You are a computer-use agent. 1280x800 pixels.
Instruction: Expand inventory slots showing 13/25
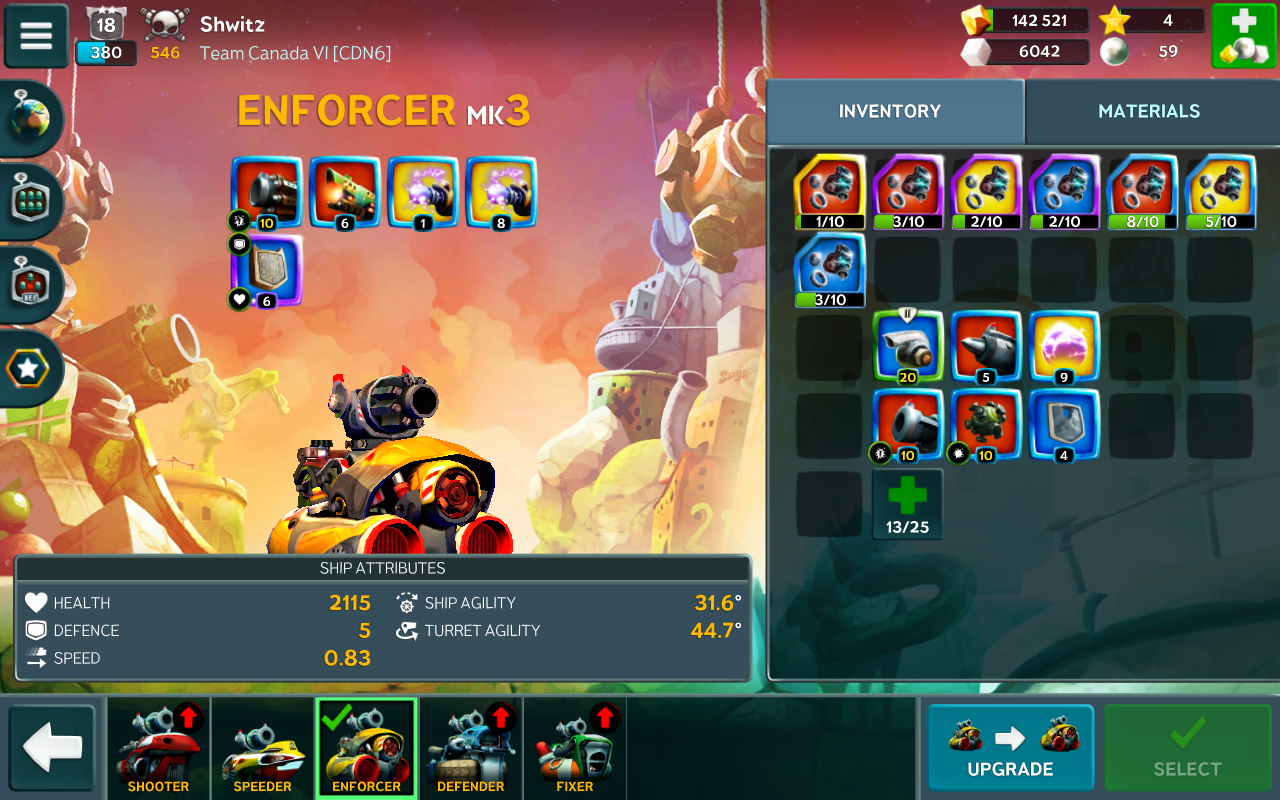click(907, 503)
